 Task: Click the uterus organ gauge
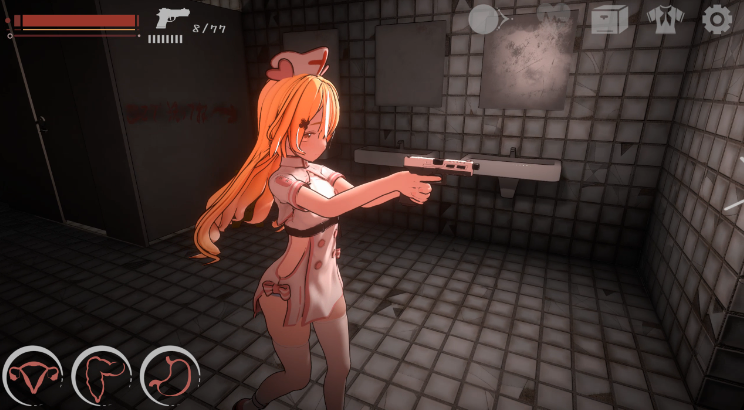click(x=30, y=376)
